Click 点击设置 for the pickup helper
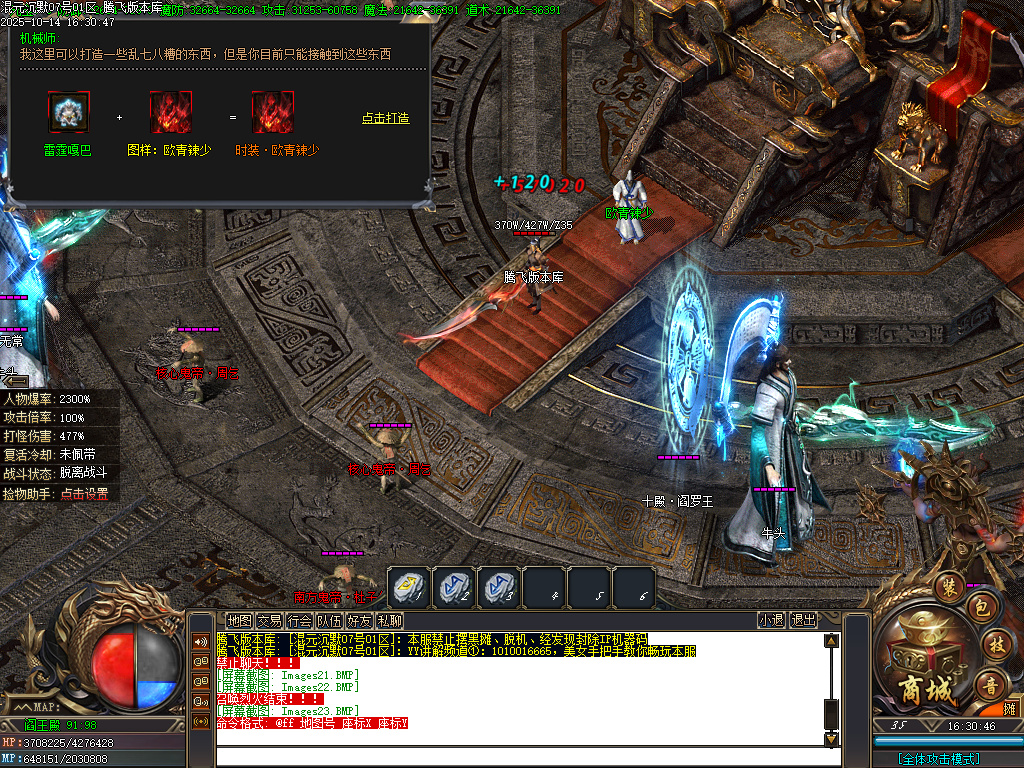 pyautogui.click(x=84, y=493)
